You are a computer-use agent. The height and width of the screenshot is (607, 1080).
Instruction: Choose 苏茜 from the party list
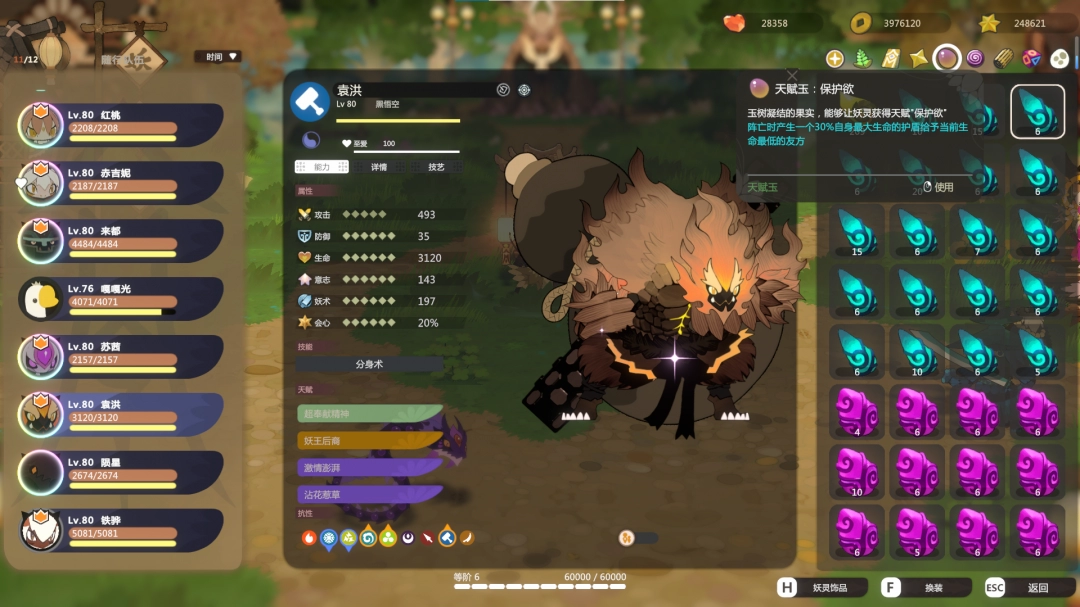click(120, 356)
